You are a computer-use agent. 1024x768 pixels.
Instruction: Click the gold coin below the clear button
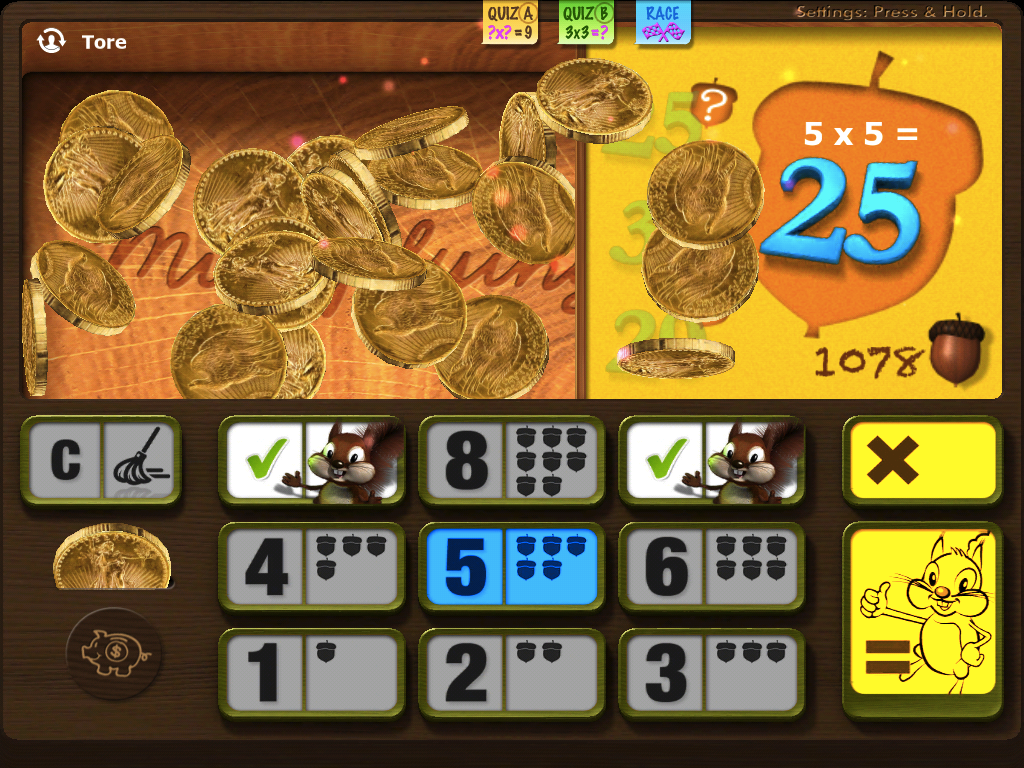point(113,556)
